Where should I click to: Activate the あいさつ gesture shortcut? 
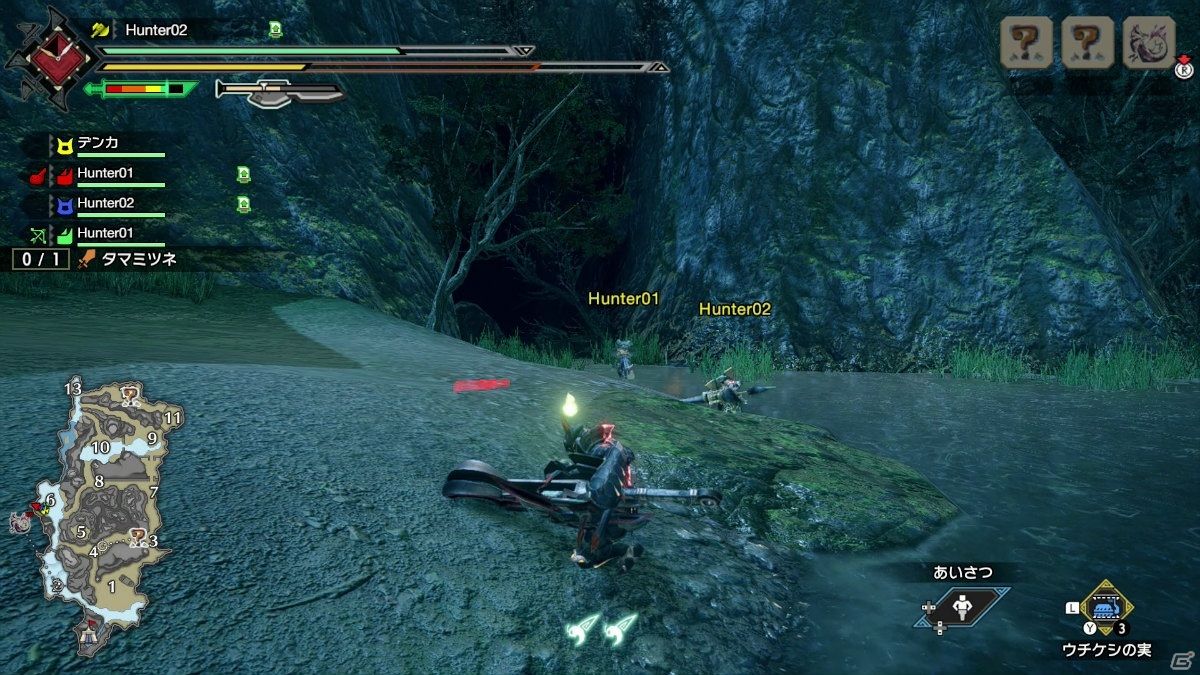(961, 607)
